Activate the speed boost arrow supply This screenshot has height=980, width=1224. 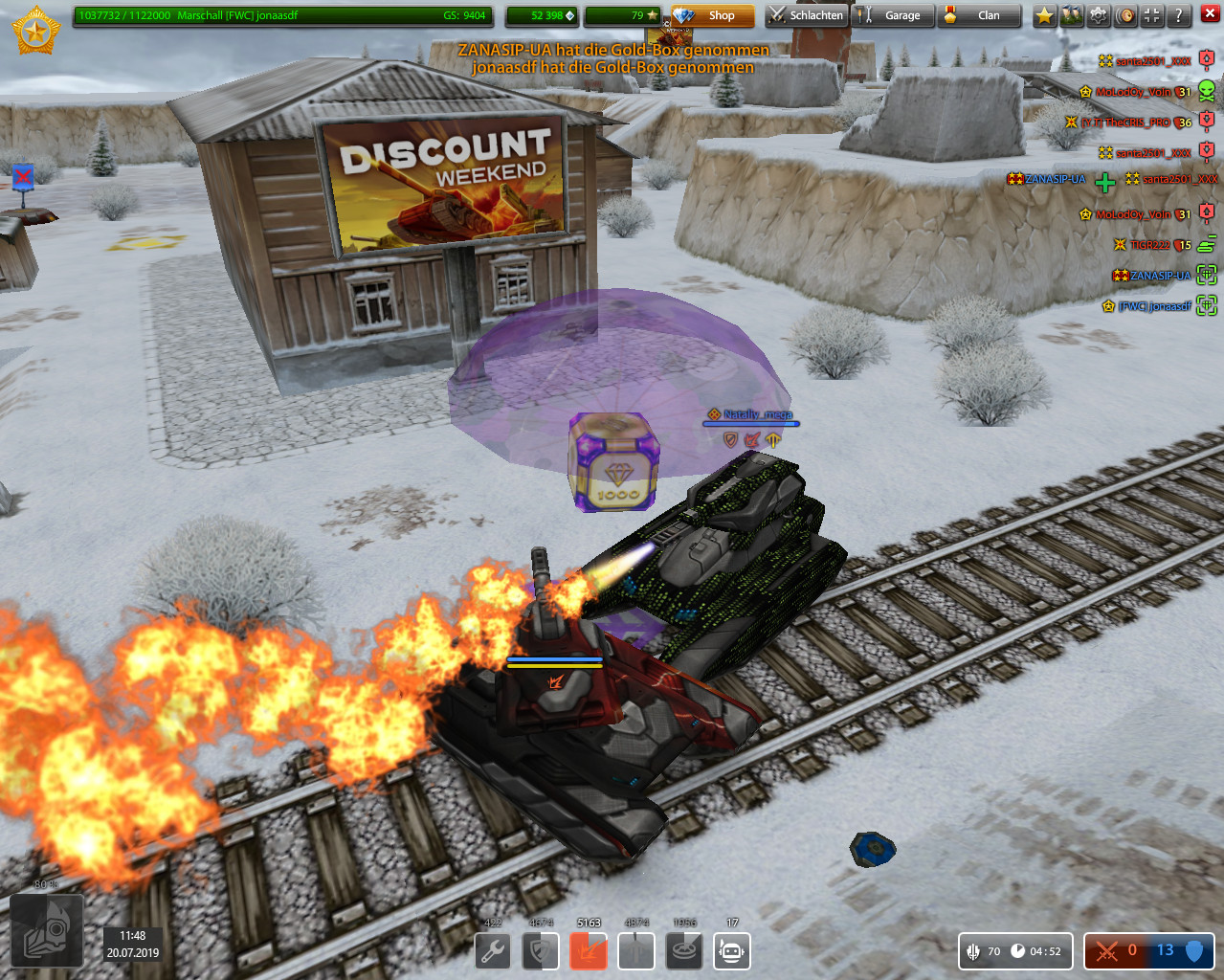636,951
